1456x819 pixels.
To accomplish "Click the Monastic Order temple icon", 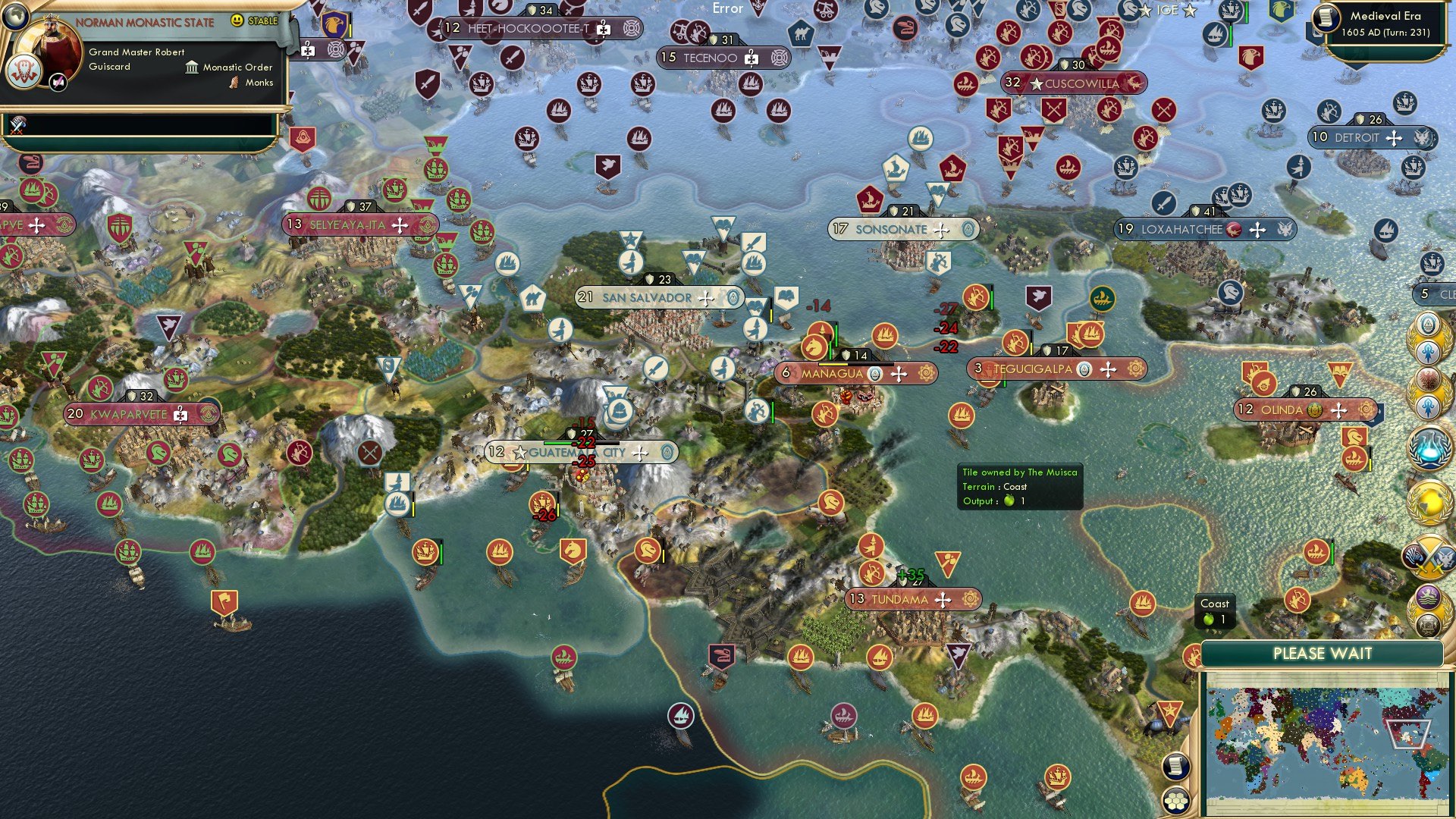I will 191,67.
